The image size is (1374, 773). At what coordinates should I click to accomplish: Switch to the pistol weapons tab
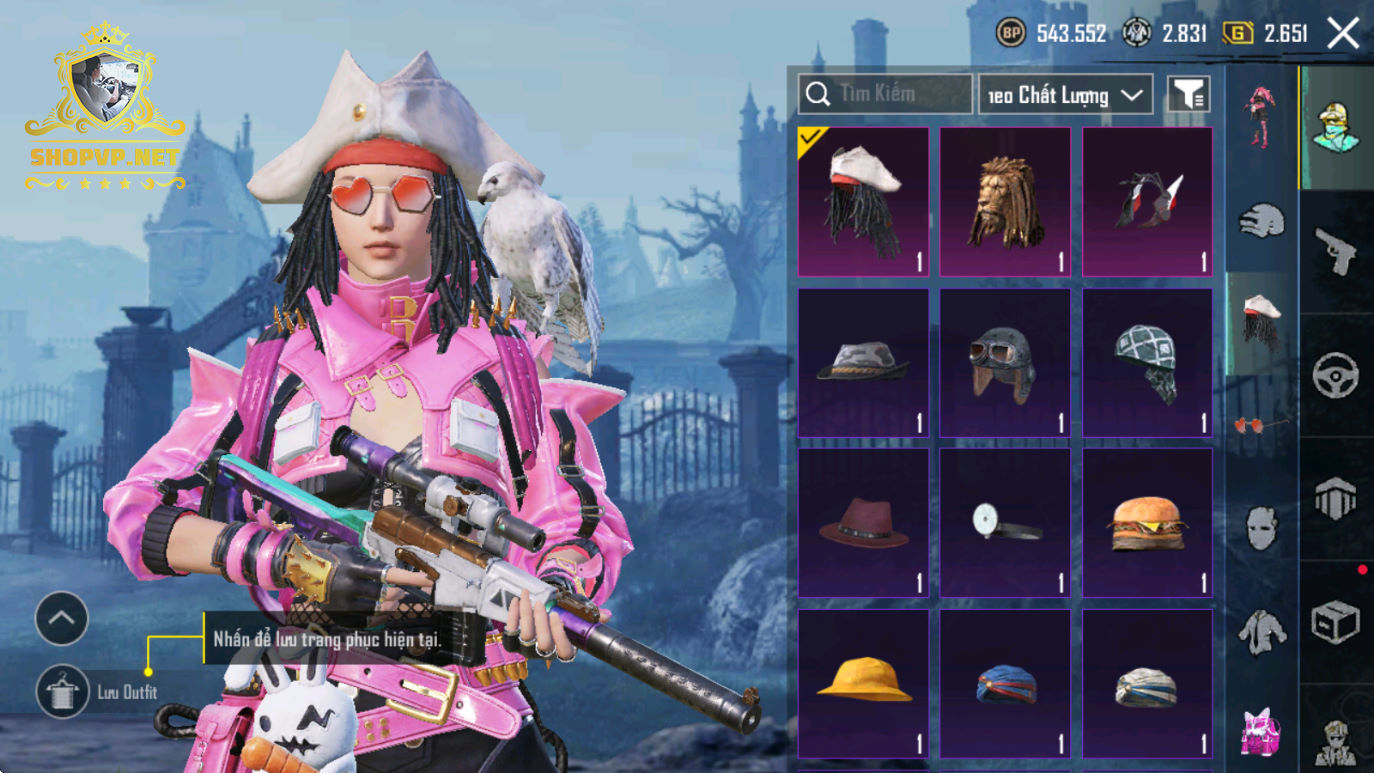(x=1336, y=250)
